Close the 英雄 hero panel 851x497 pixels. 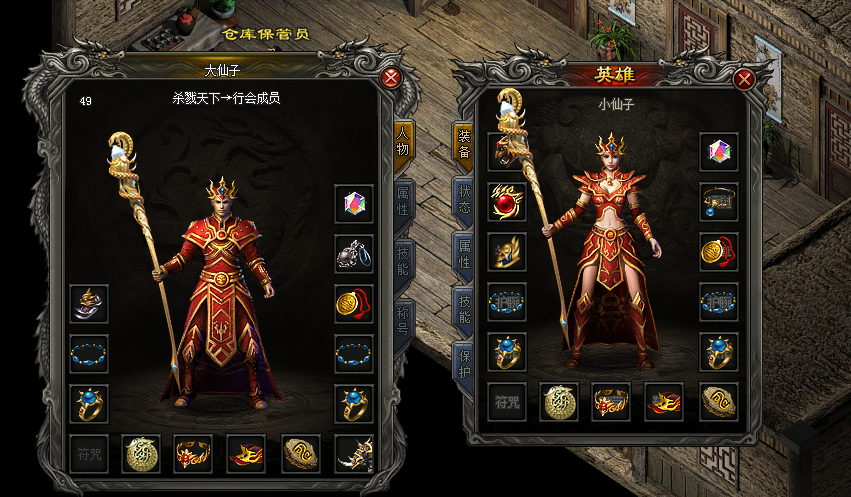click(x=744, y=79)
